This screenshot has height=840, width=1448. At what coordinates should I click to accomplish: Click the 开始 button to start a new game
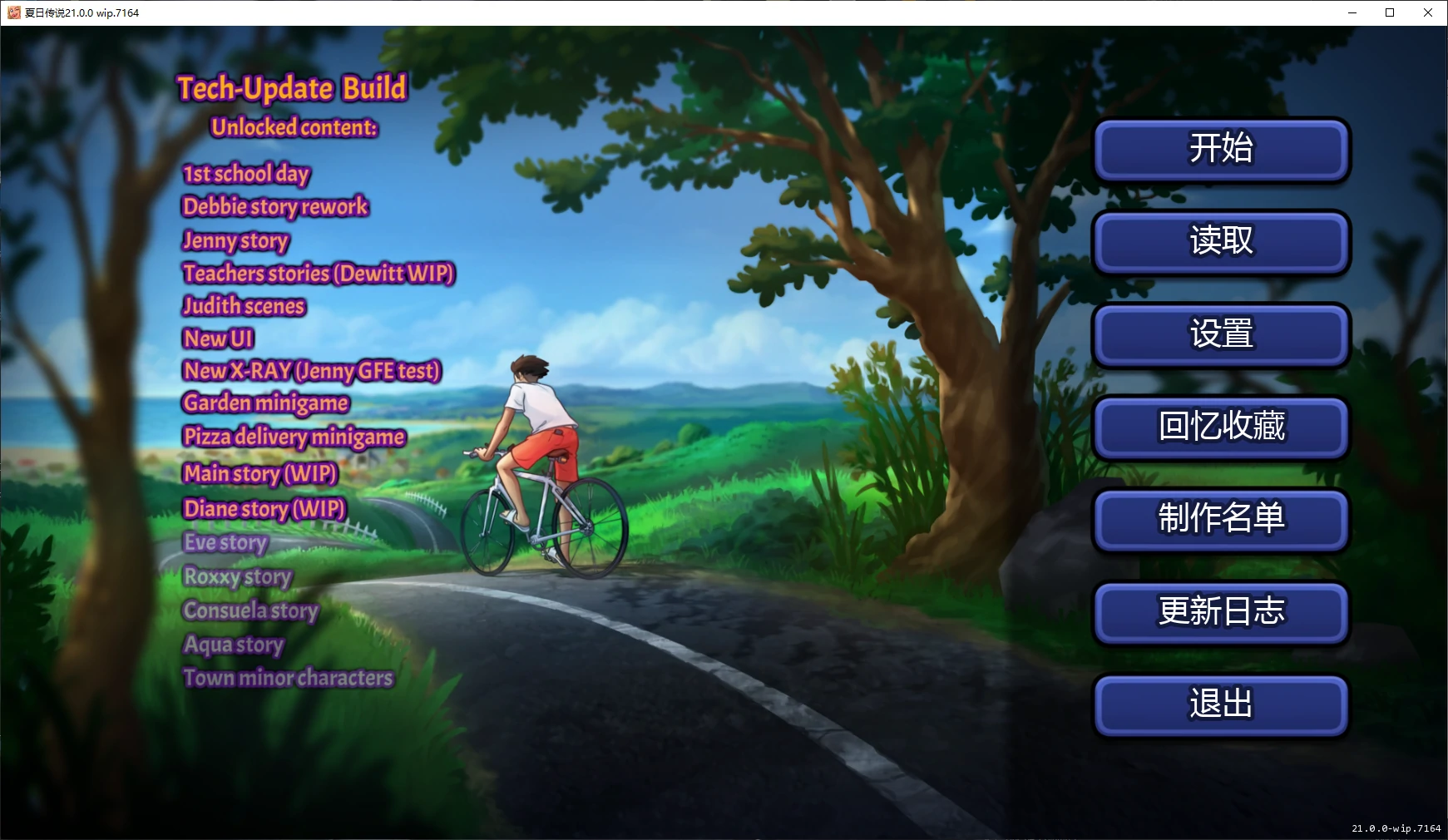pyautogui.click(x=1219, y=151)
